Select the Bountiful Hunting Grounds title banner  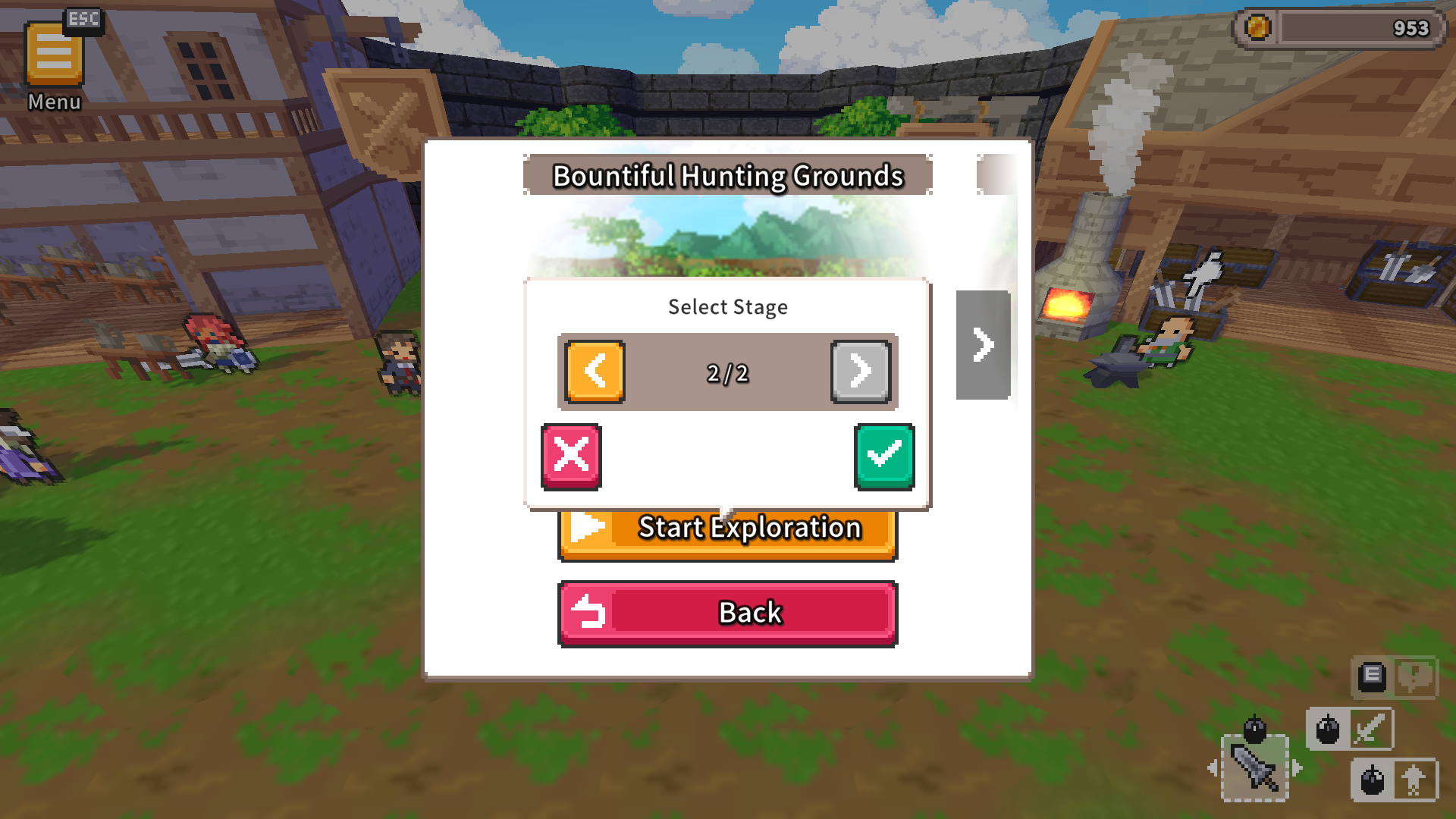tap(727, 175)
